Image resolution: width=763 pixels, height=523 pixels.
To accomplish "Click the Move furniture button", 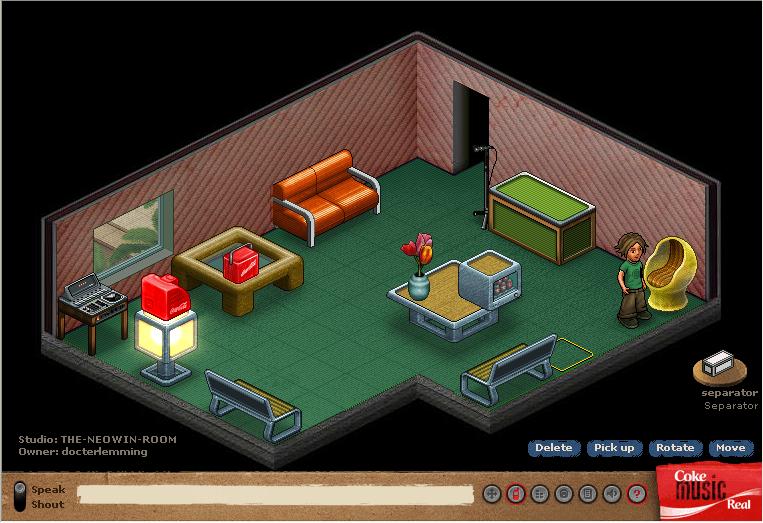I will click(730, 448).
